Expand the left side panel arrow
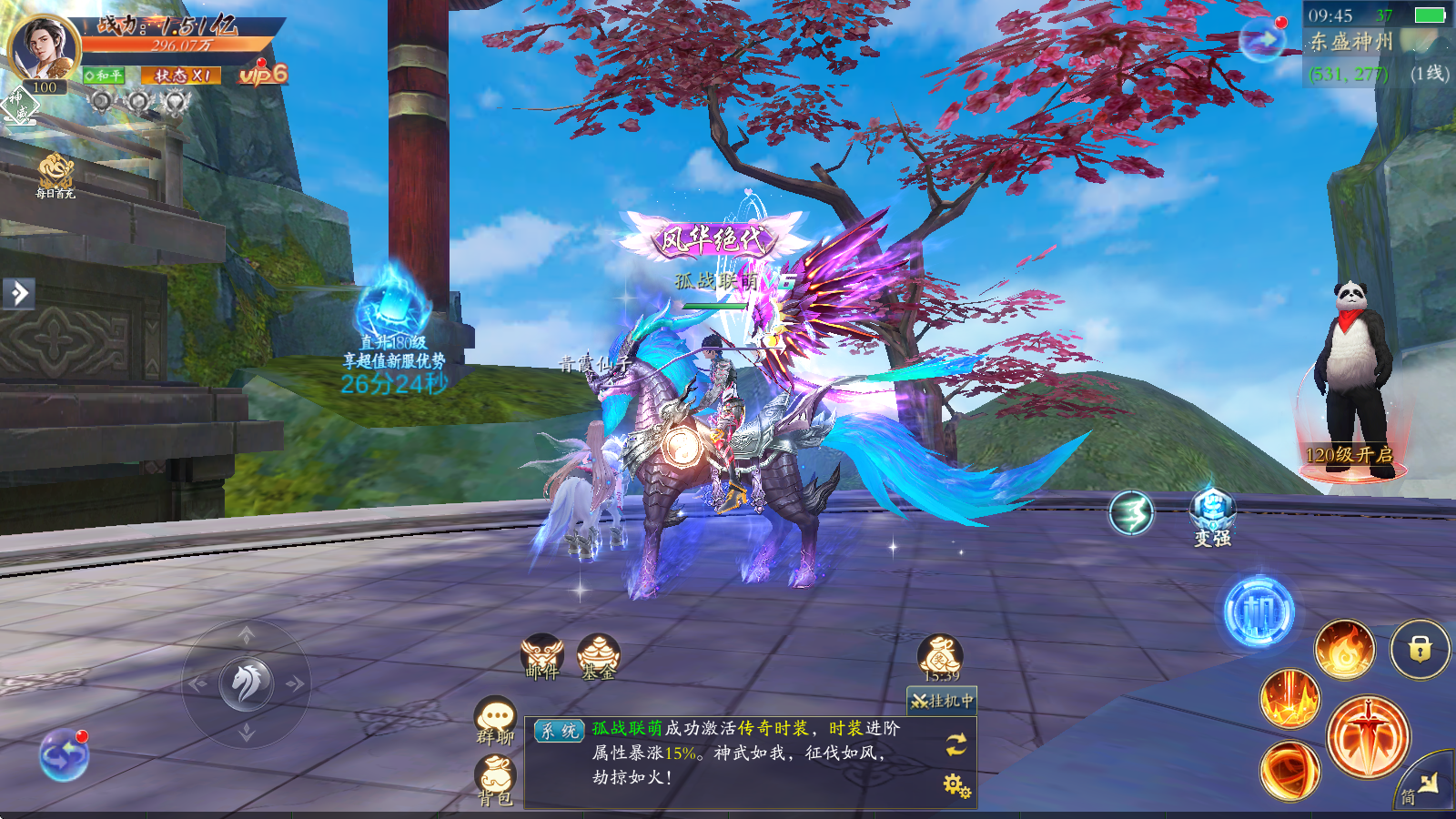 tap(18, 293)
